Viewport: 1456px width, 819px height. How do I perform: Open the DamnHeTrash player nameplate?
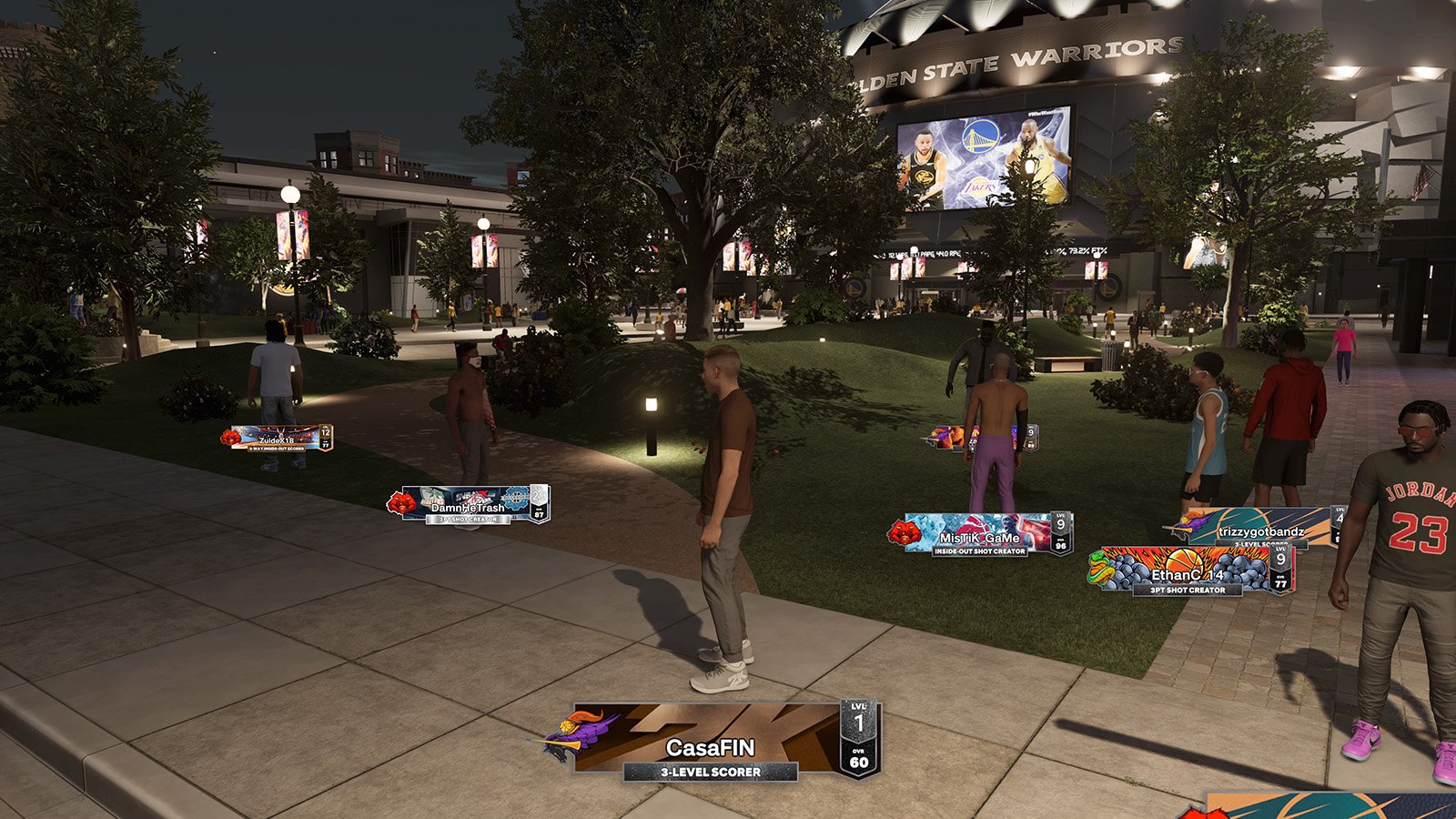pyautogui.click(x=469, y=505)
